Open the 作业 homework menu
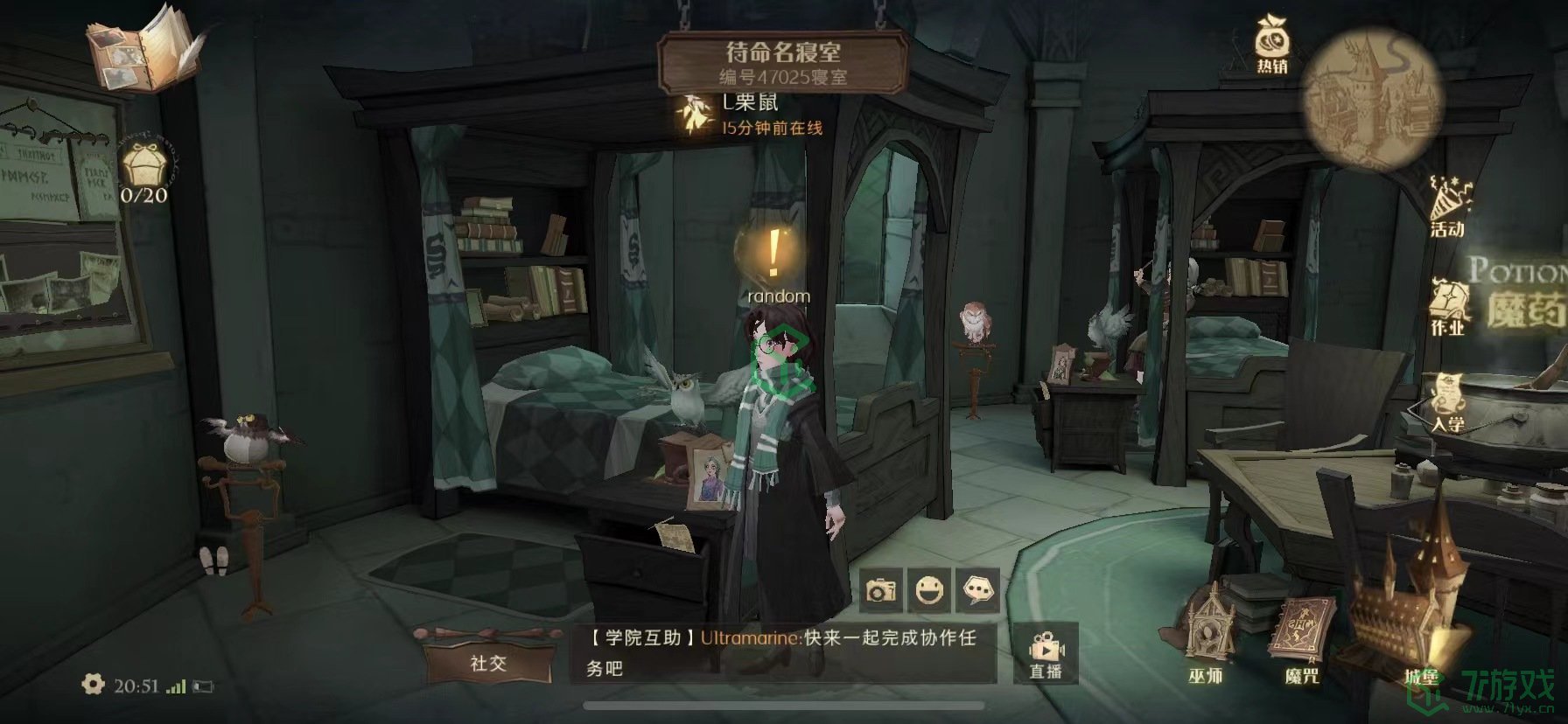Viewport: 1568px width, 724px height. 1448,306
